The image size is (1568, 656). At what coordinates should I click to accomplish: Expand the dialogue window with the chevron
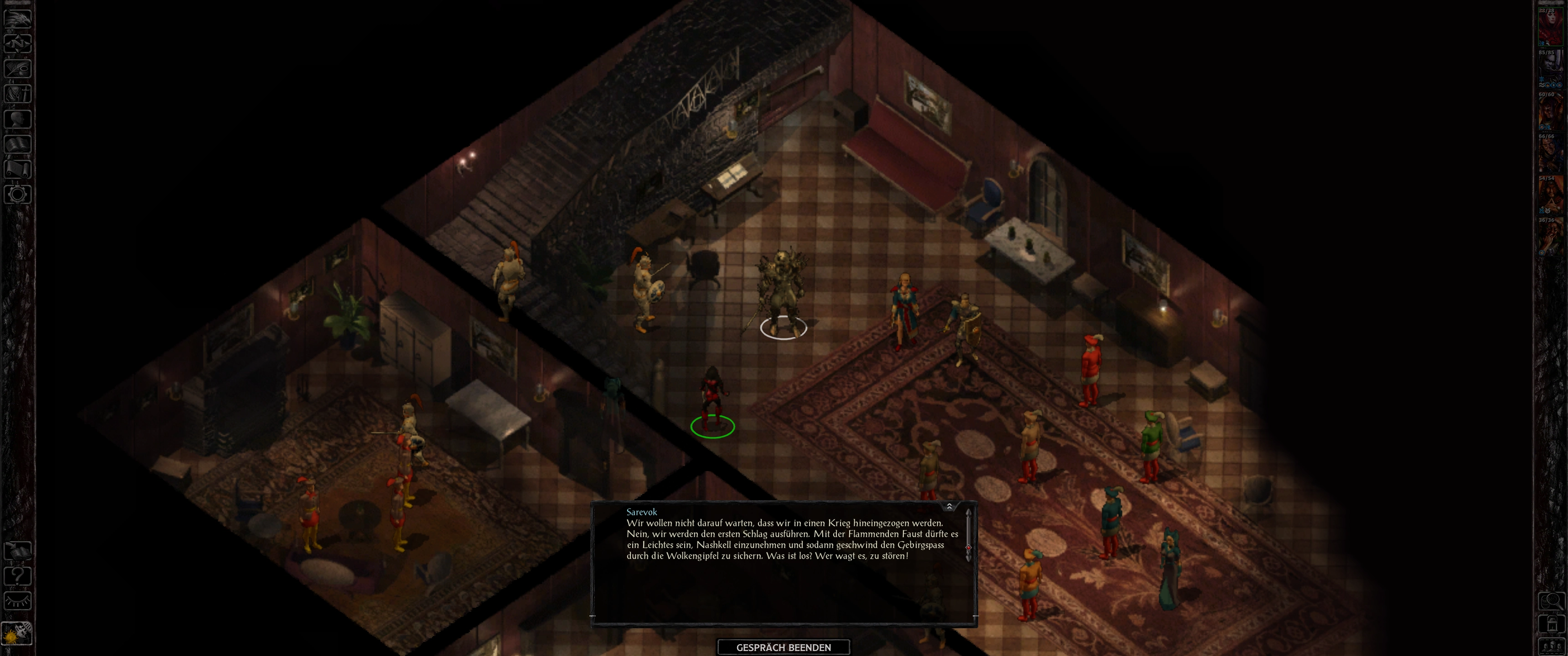pos(949,506)
